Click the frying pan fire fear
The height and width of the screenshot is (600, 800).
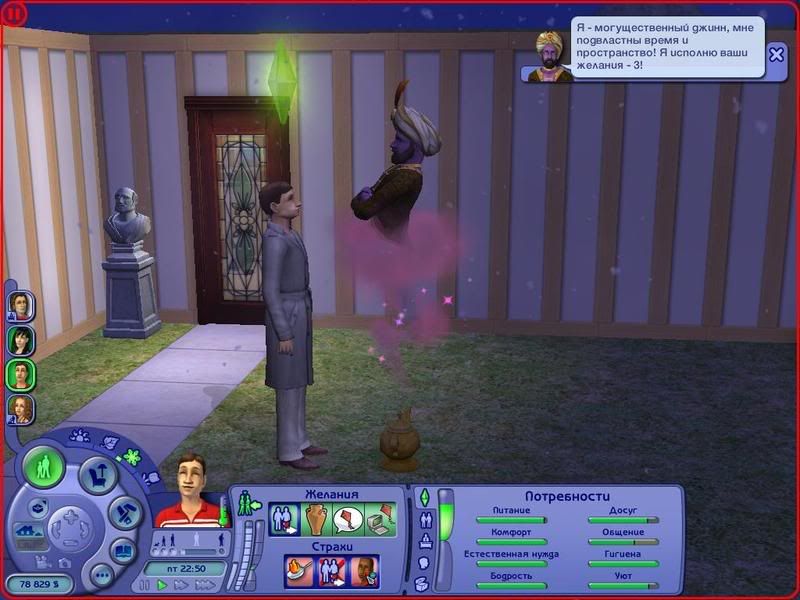point(300,571)
